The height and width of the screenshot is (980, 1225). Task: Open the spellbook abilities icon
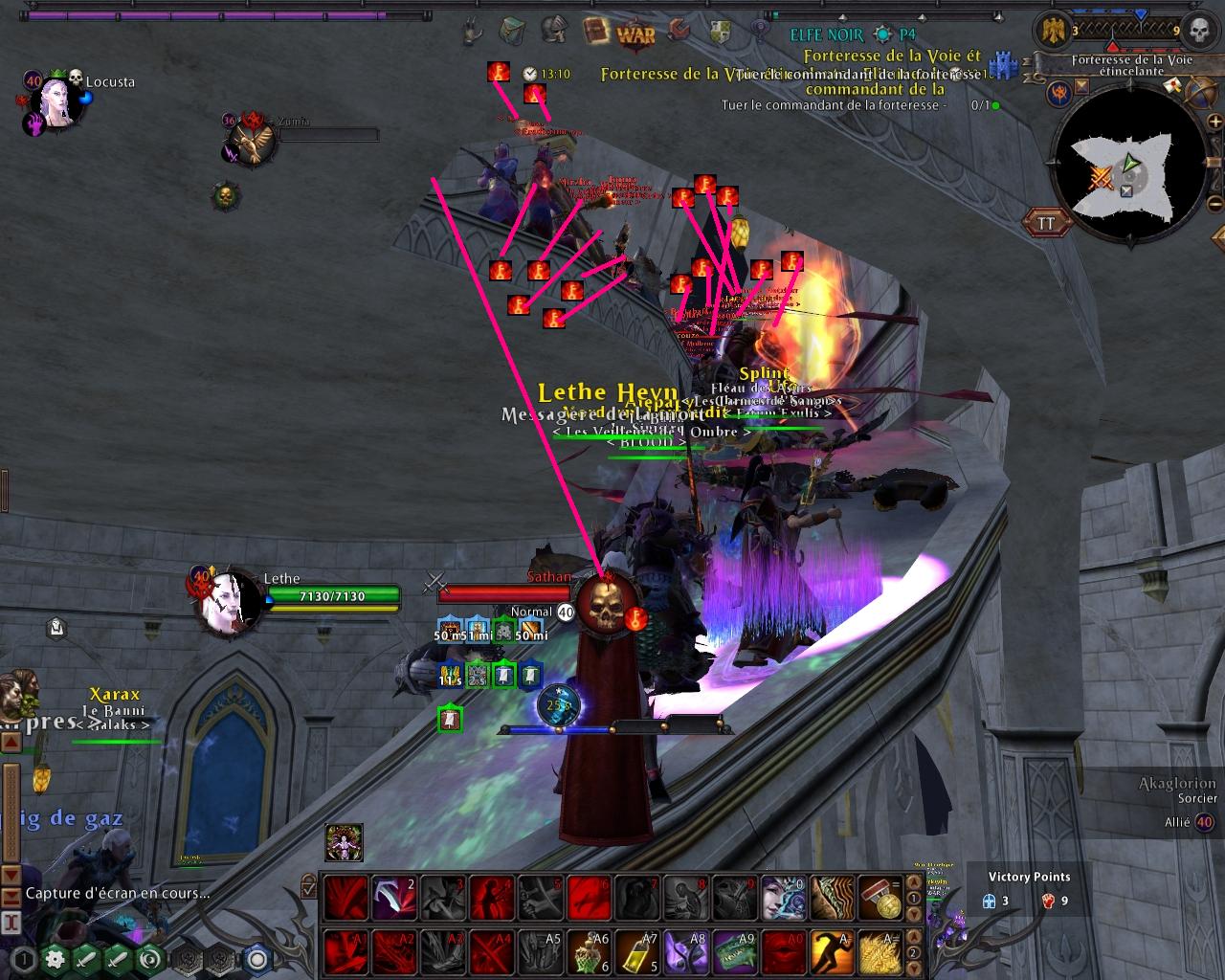pyautogui.click(x=595, y=30)
